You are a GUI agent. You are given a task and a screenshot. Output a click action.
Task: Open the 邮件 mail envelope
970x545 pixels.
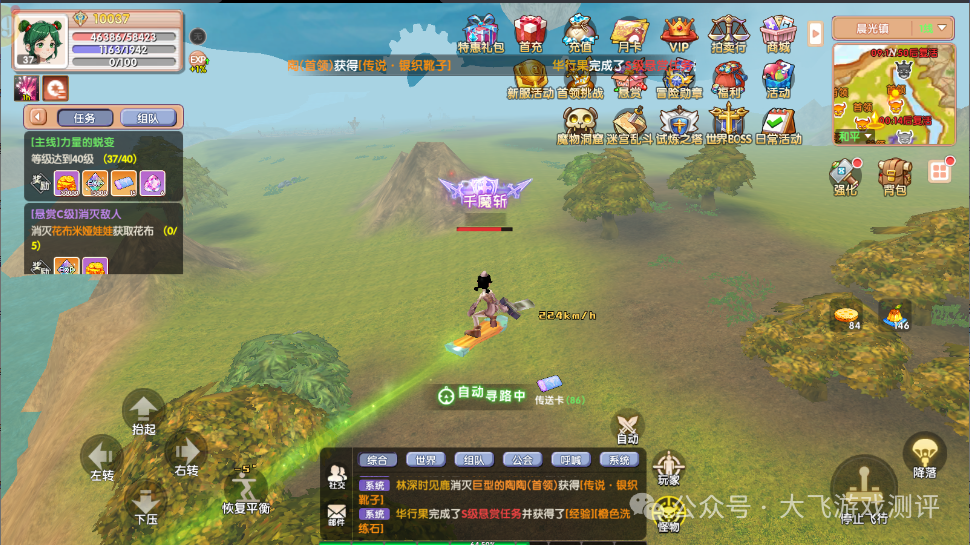(x=337, y=515)
